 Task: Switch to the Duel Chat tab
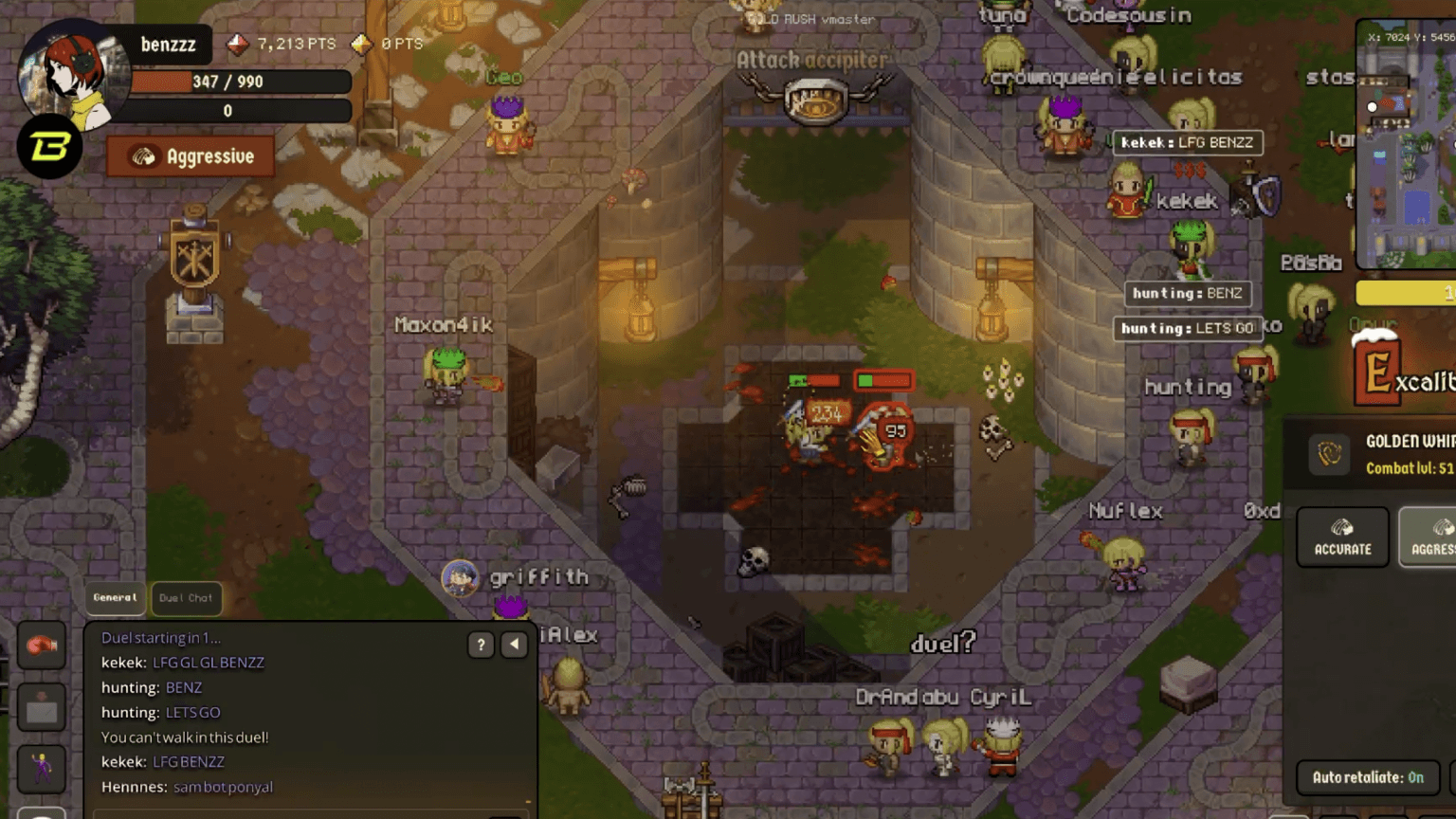coord(185,598)
